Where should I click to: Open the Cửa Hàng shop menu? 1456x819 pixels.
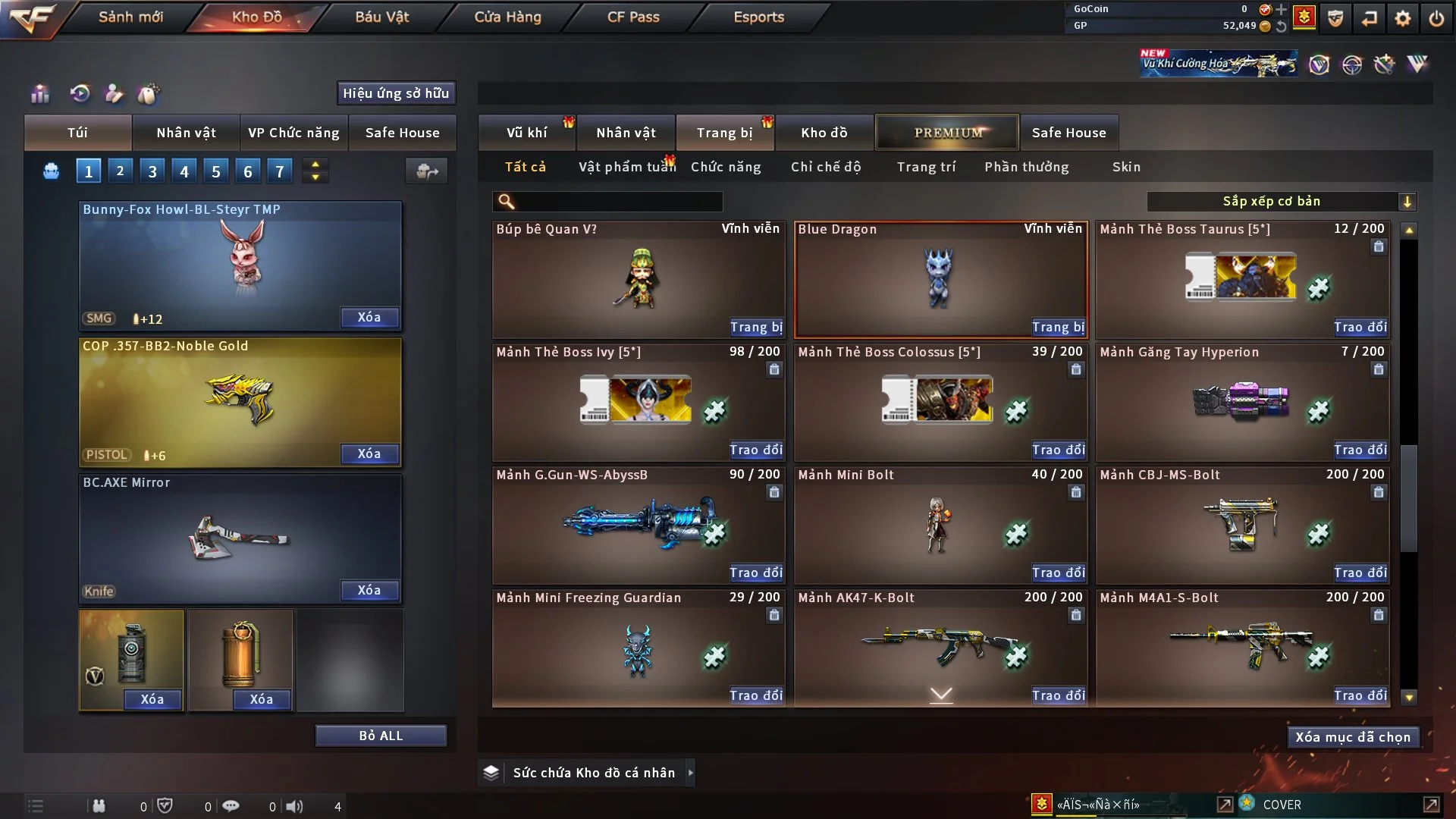tap(507, 17)
